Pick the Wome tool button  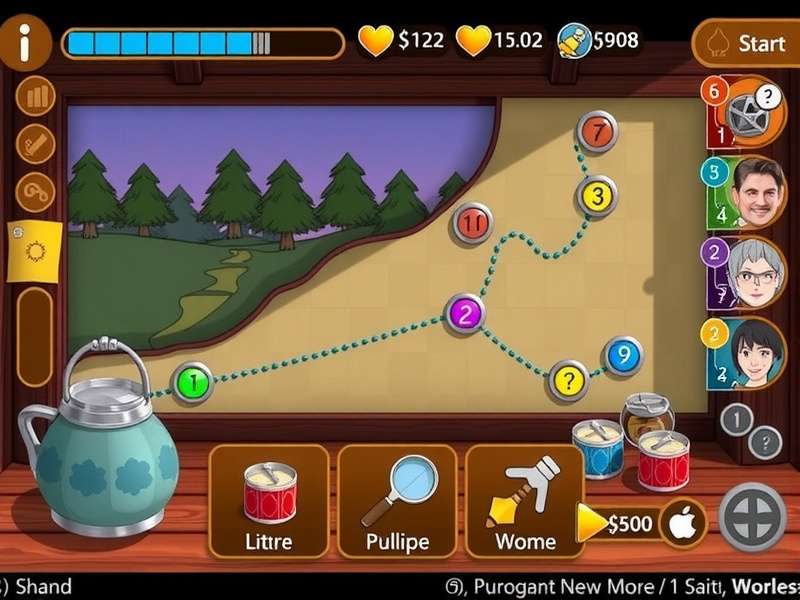coord(525,500)
